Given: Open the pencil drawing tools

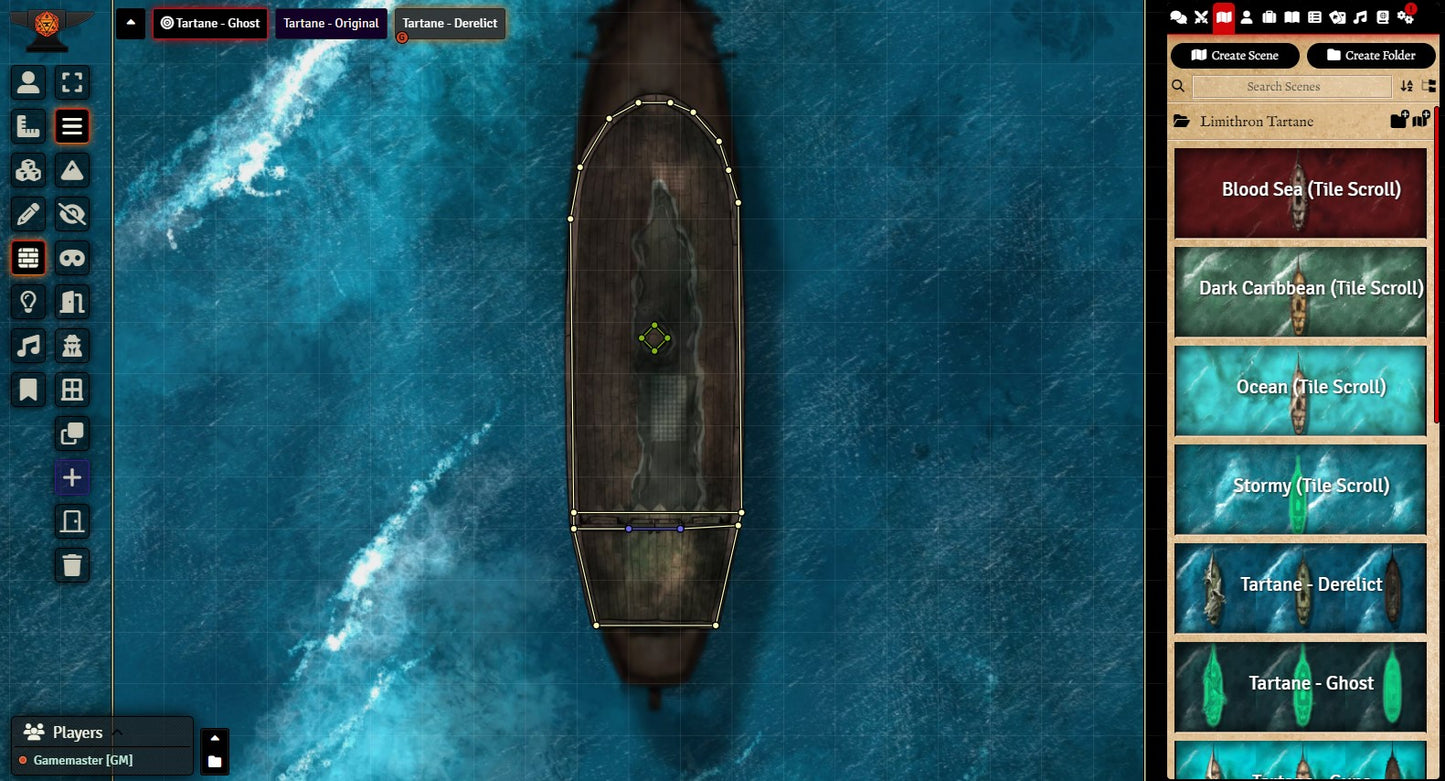Looking at the screenshot, I should pyautogui.click(x=28, y=214).
